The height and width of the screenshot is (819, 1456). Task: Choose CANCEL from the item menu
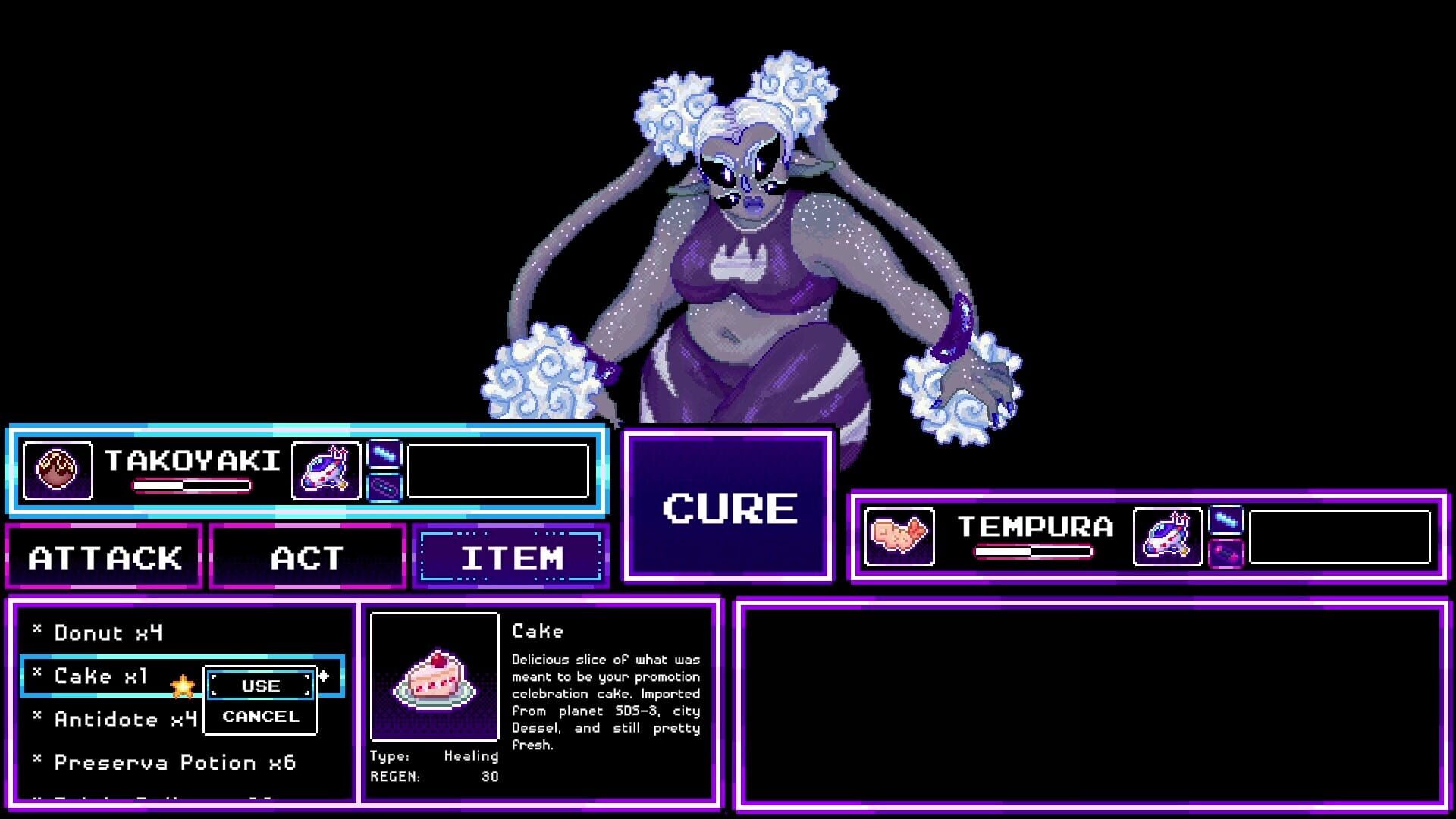(x=260, y=716)
